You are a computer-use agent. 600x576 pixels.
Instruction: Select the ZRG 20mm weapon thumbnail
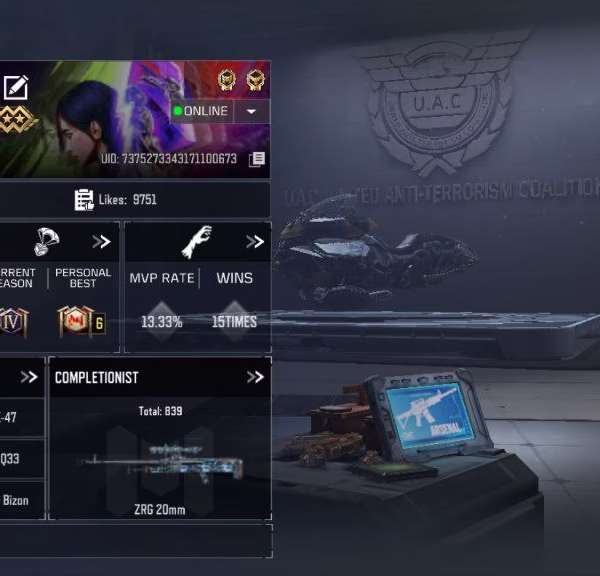pos(160,466)
